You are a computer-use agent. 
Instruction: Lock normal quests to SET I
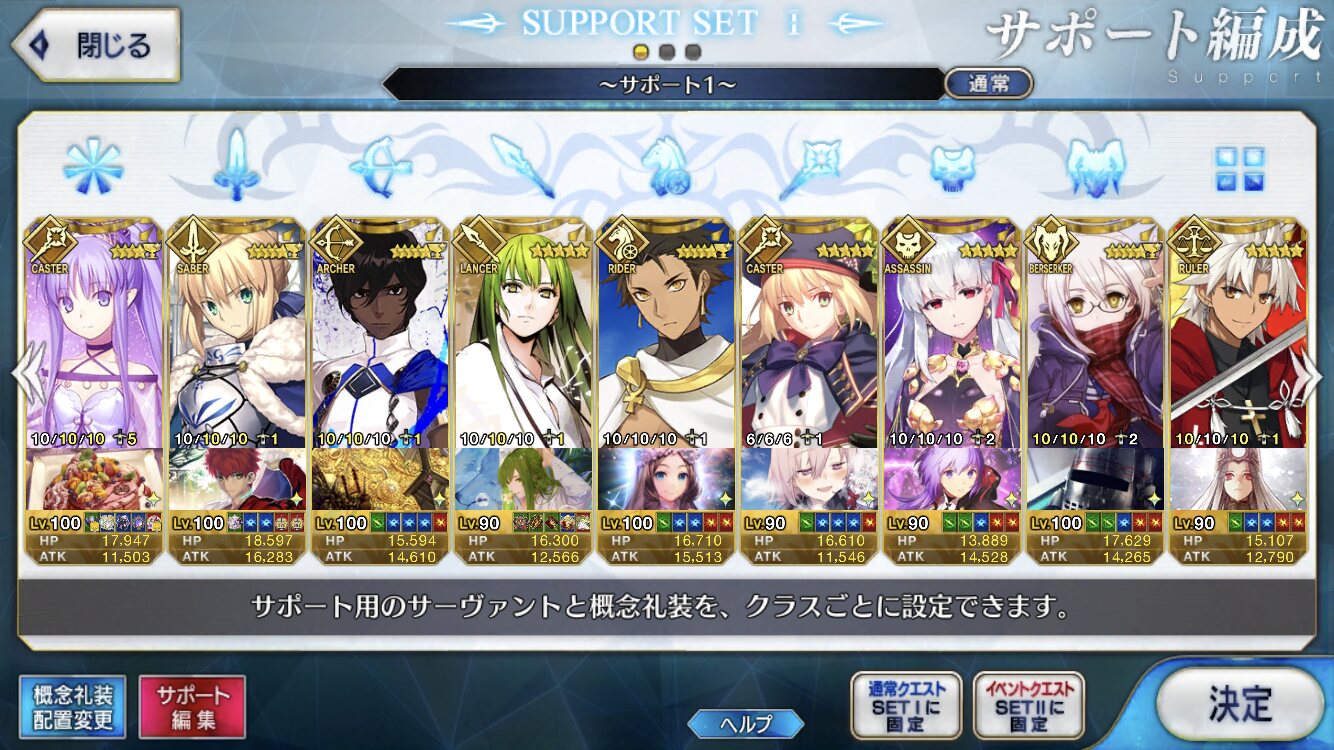[906, 706]
